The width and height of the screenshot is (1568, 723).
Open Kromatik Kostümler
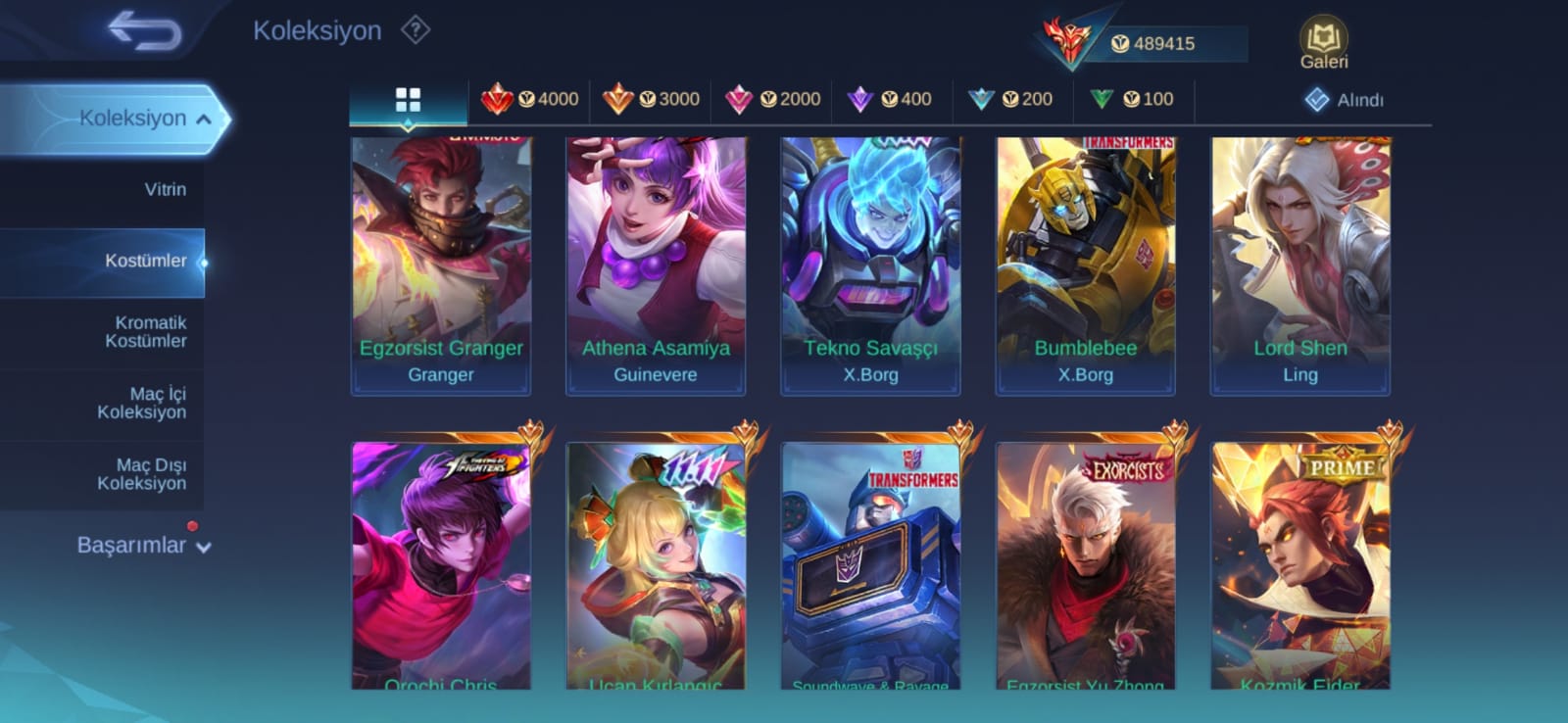coord(145,332)
